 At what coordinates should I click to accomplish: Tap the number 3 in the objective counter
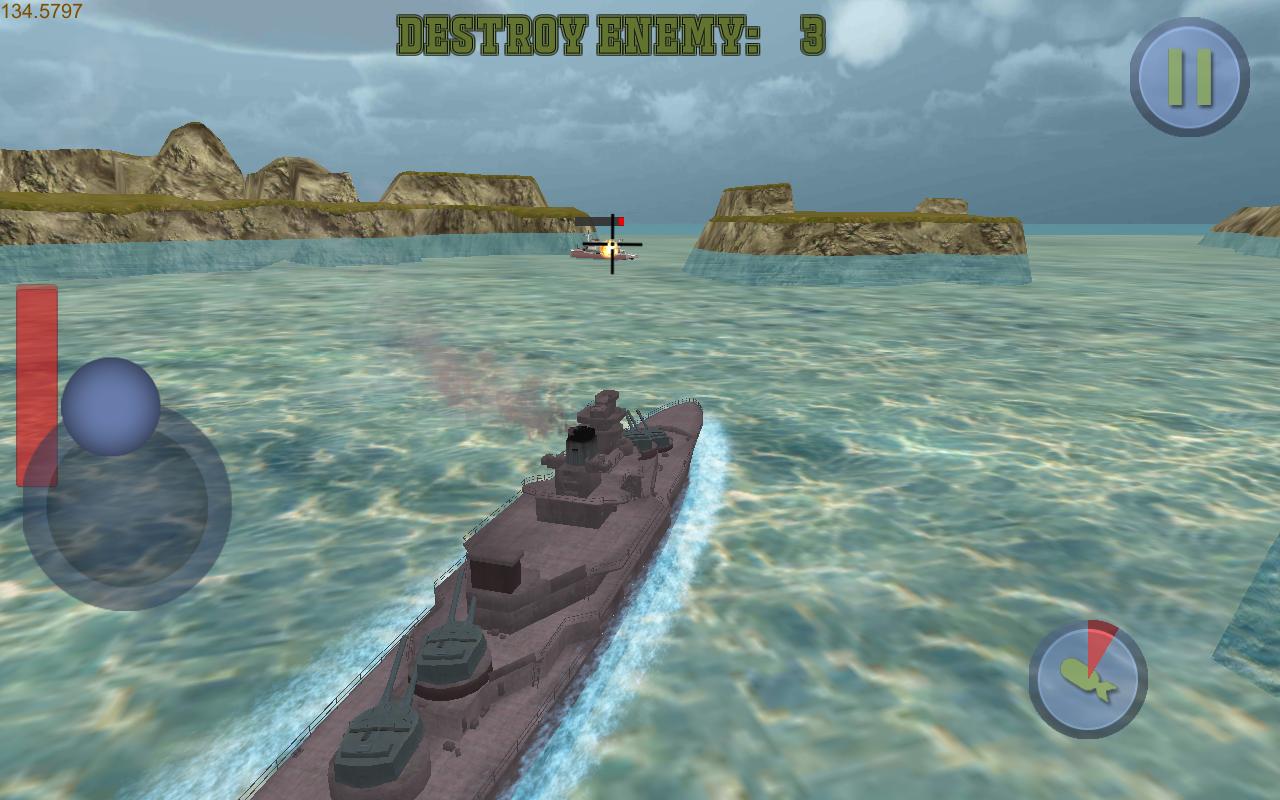click(810, 33)
